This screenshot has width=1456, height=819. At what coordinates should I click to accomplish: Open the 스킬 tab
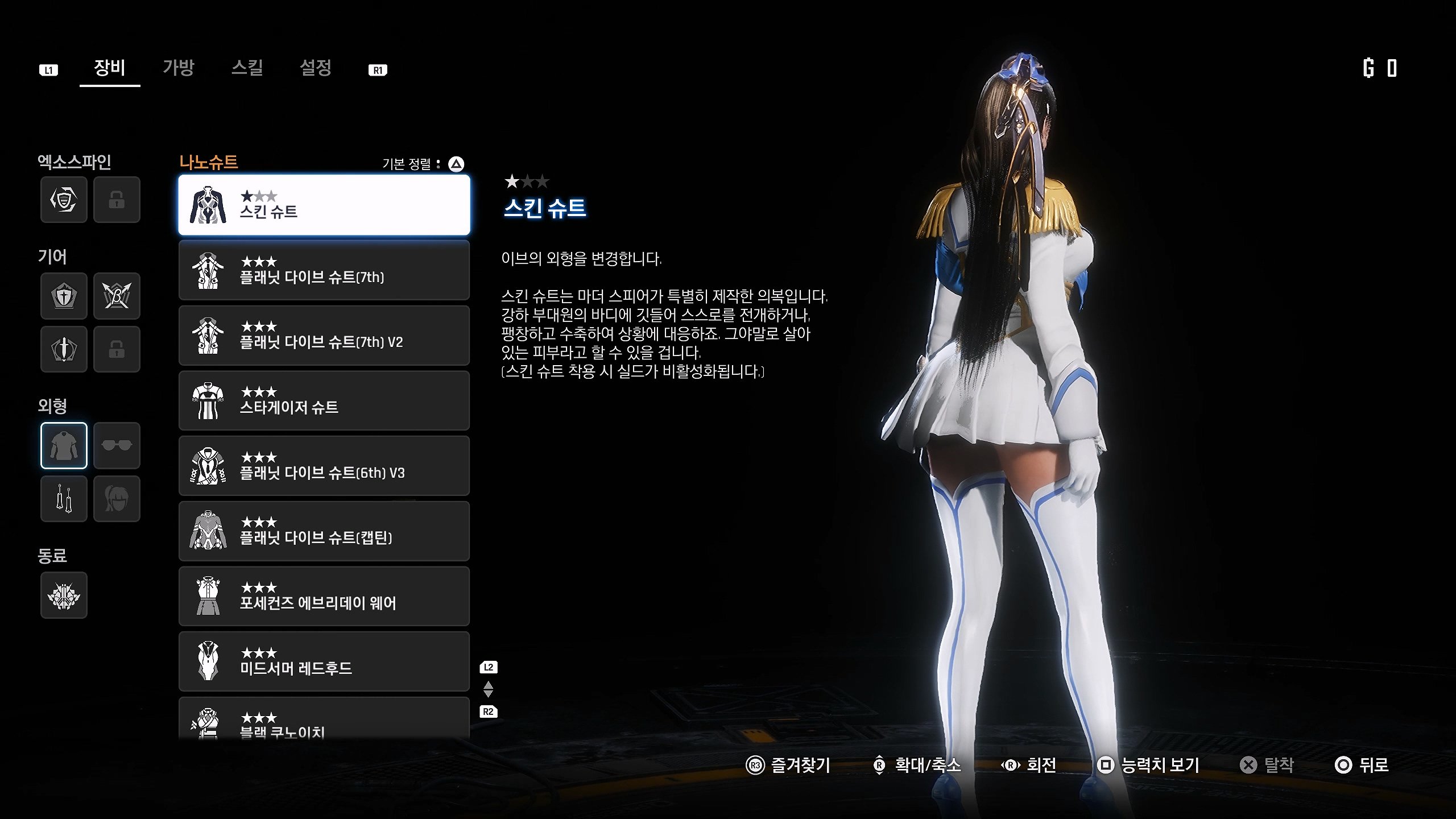pyautogui.click(x=247, y=68)
